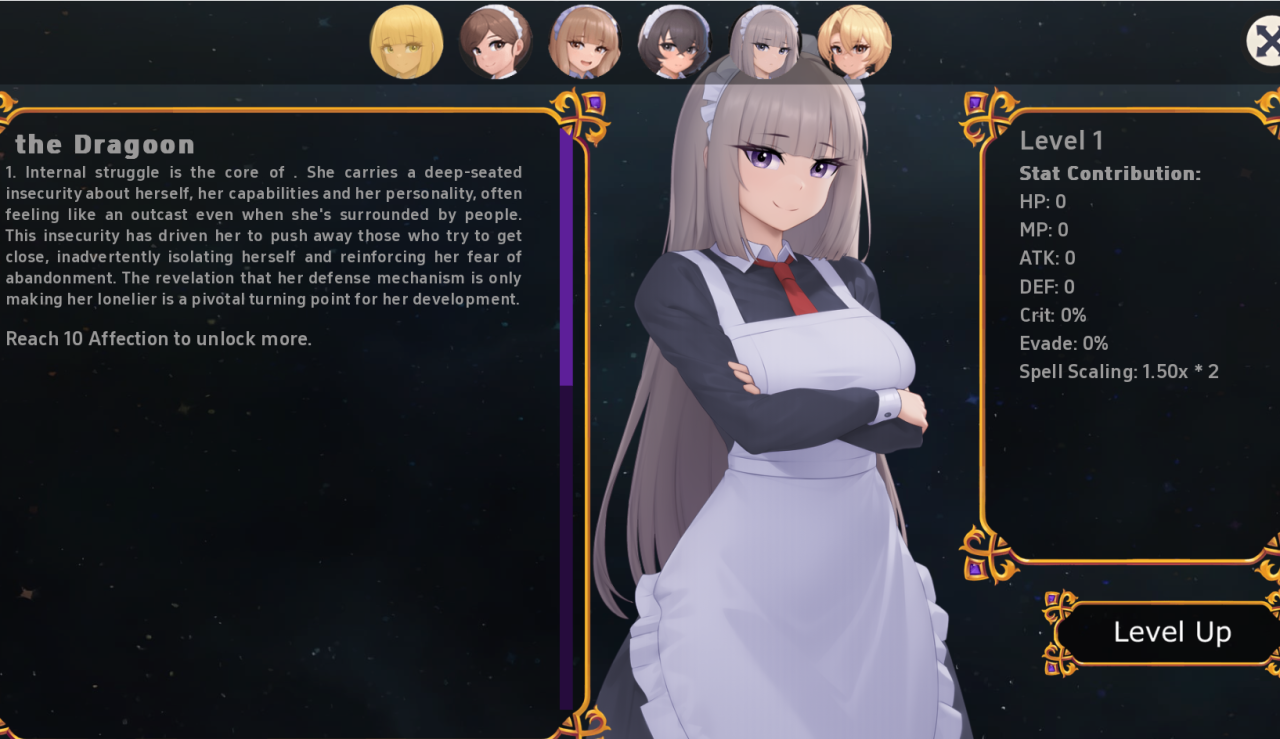
Task: Click the Level Up button
Action: pos(1171,633)
